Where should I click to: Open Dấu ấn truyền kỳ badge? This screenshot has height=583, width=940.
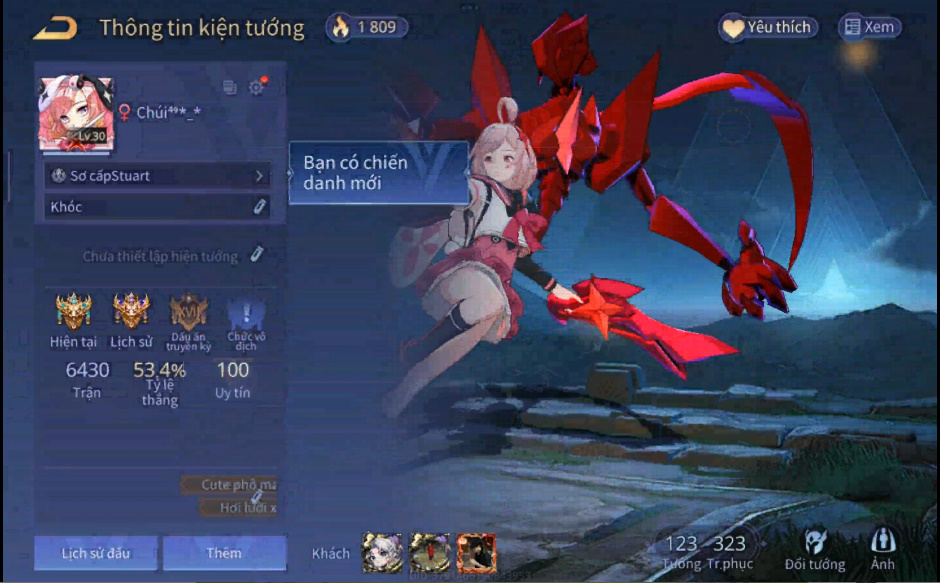point(189,312)
